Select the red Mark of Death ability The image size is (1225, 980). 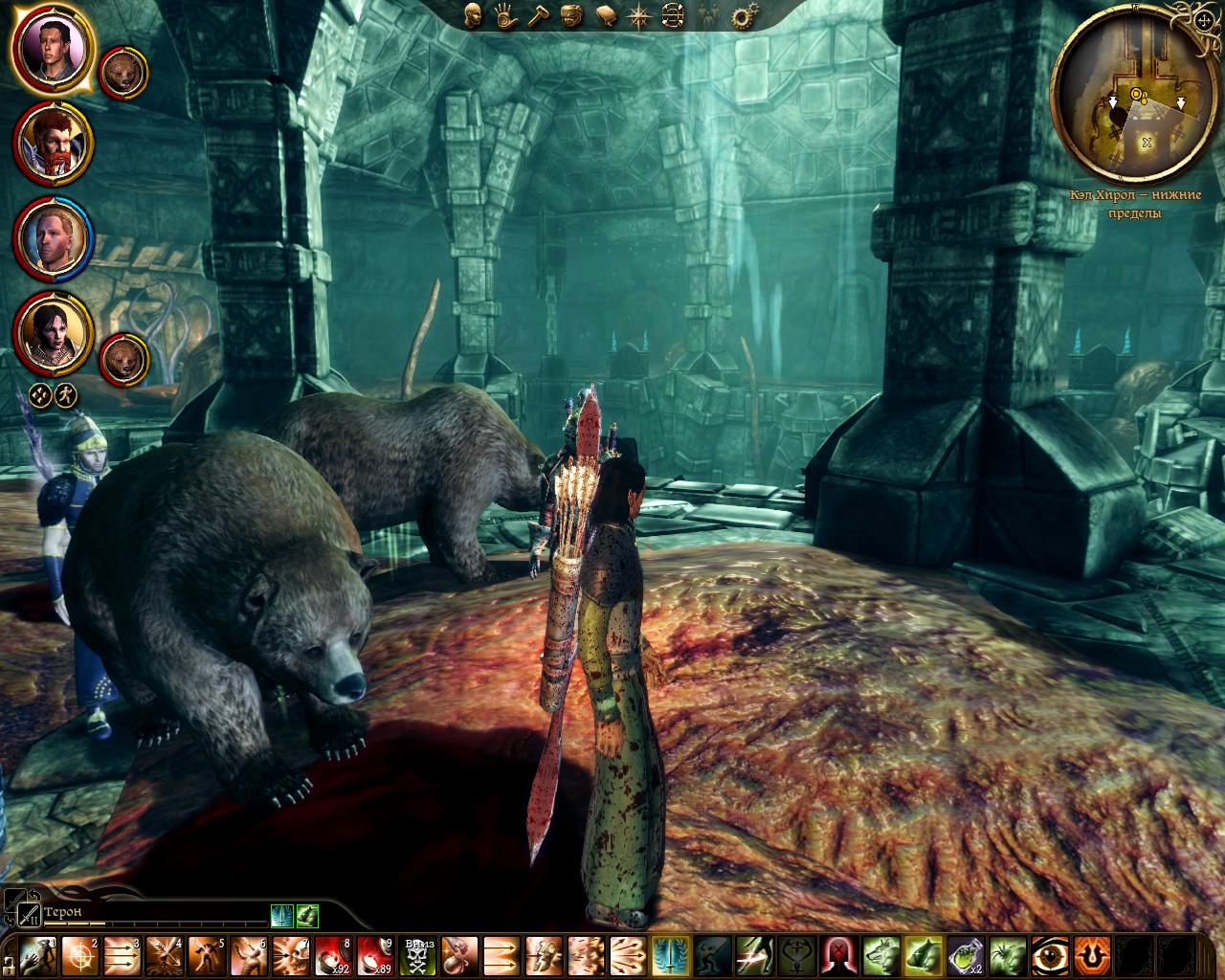838,956
